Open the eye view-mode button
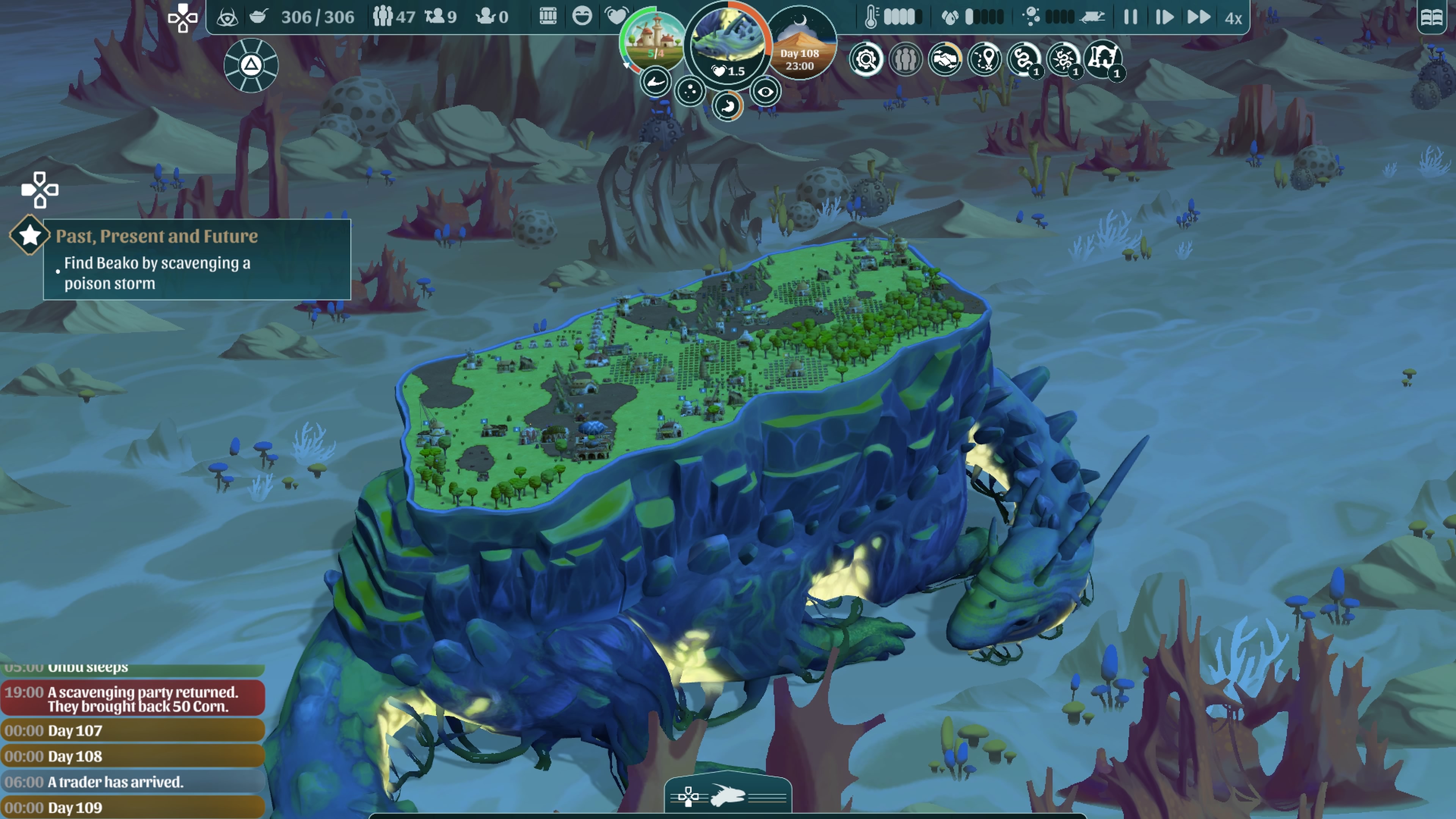This screenshot has width=1456, height=819. tap(765, 91)
